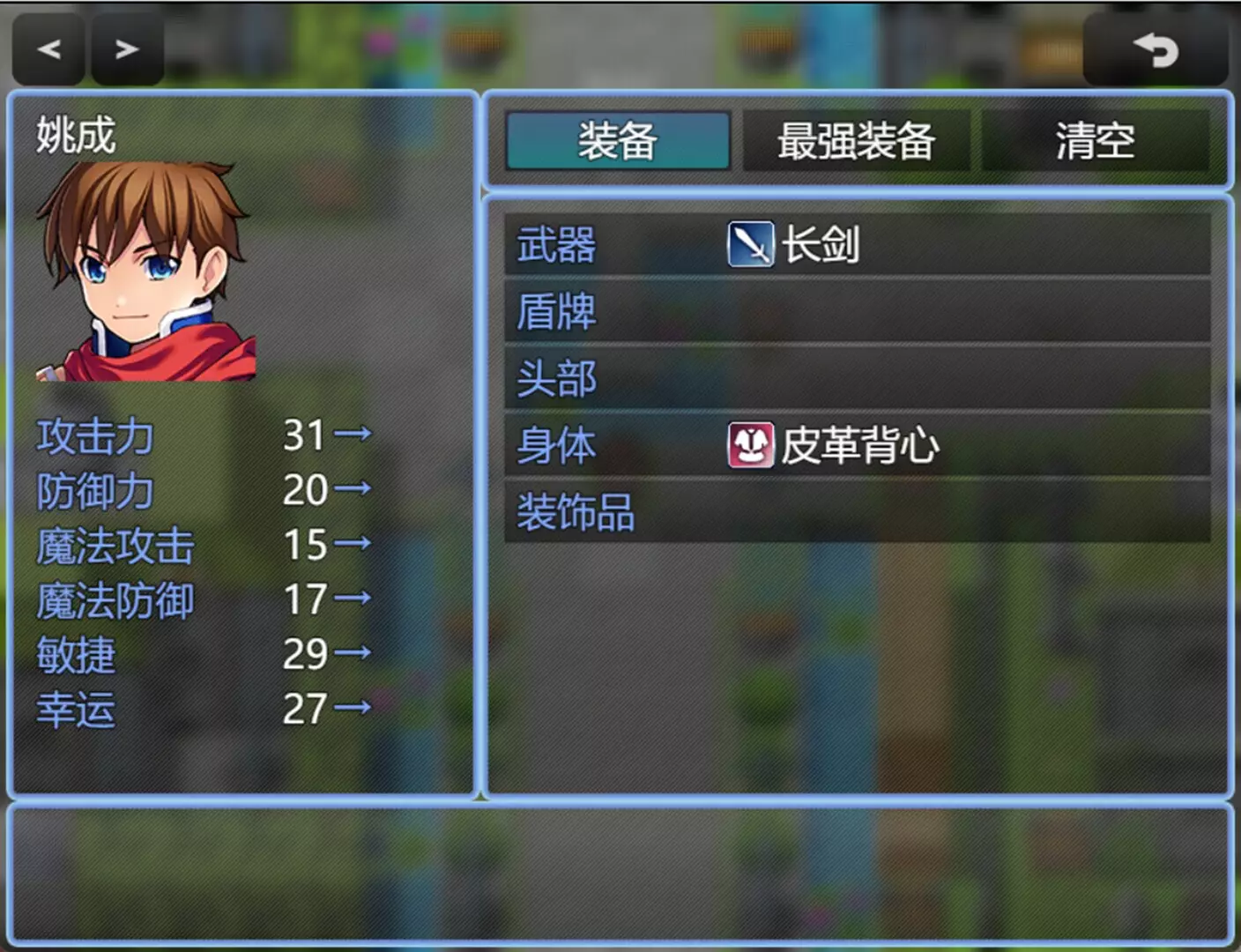
Task: Select the next character arrow
Action: [x=126, y=48]
